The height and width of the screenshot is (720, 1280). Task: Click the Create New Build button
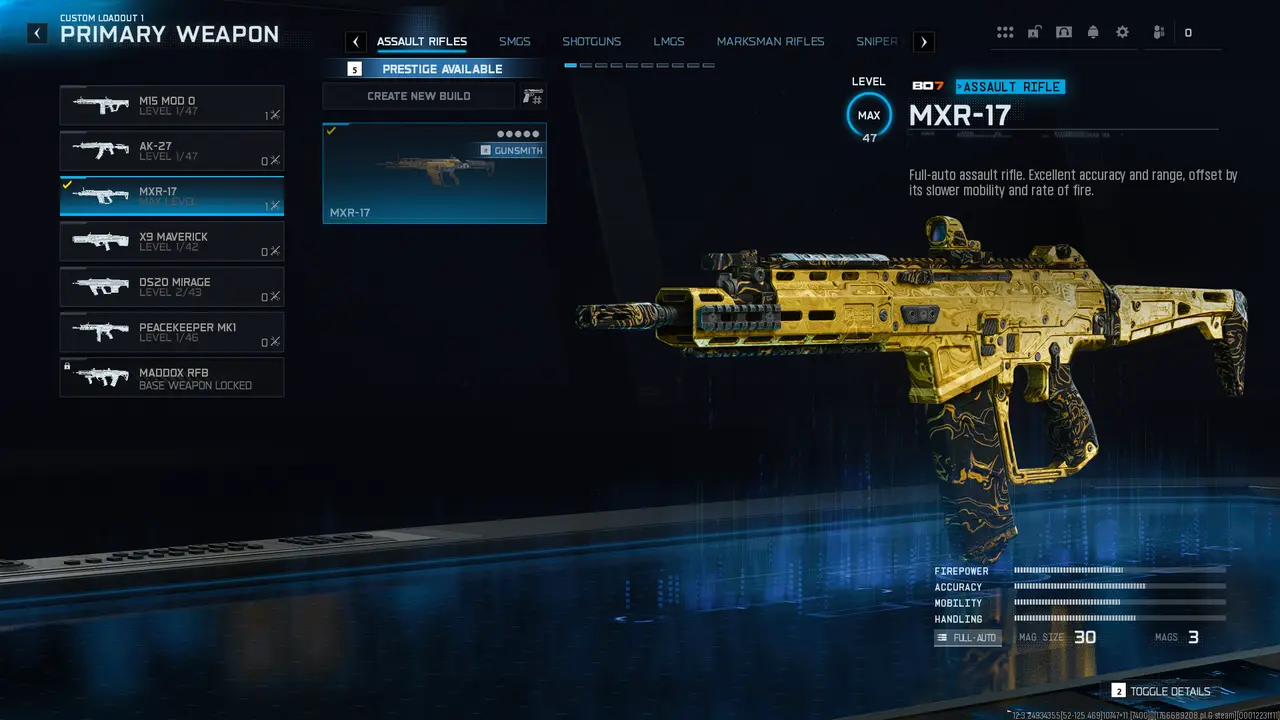[x=420, y=95]
